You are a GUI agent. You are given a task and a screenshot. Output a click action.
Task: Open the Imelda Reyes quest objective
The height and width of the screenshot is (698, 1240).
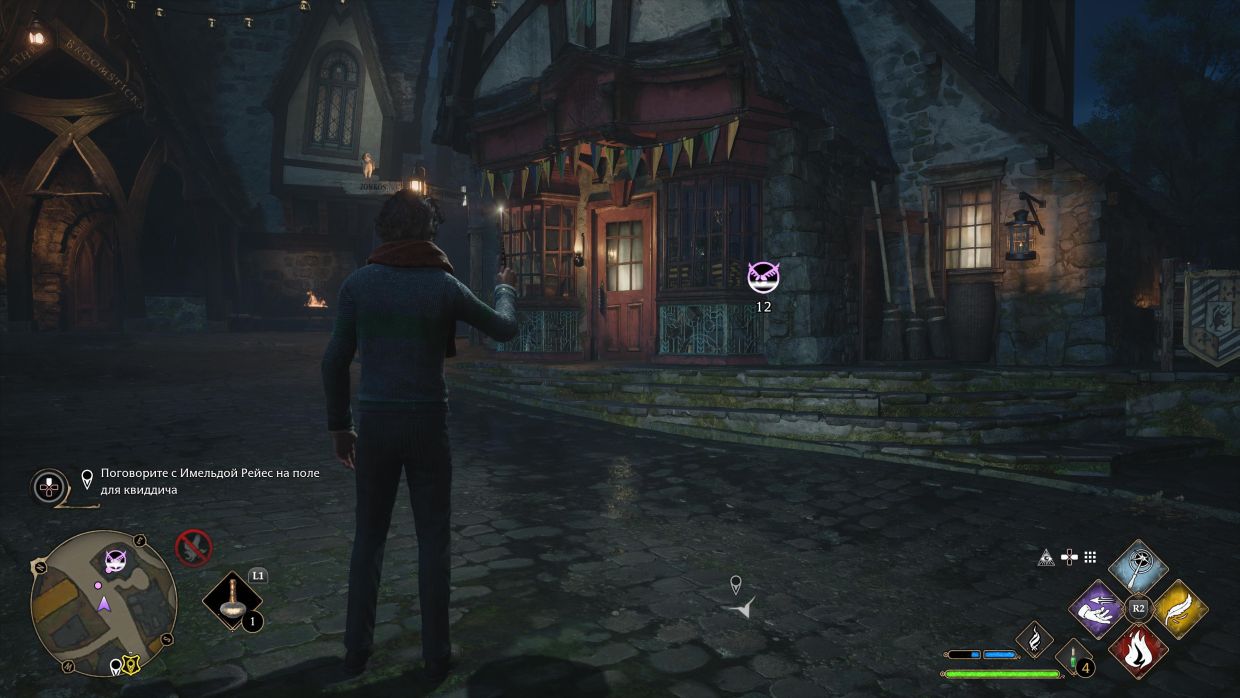pos(210,481)
